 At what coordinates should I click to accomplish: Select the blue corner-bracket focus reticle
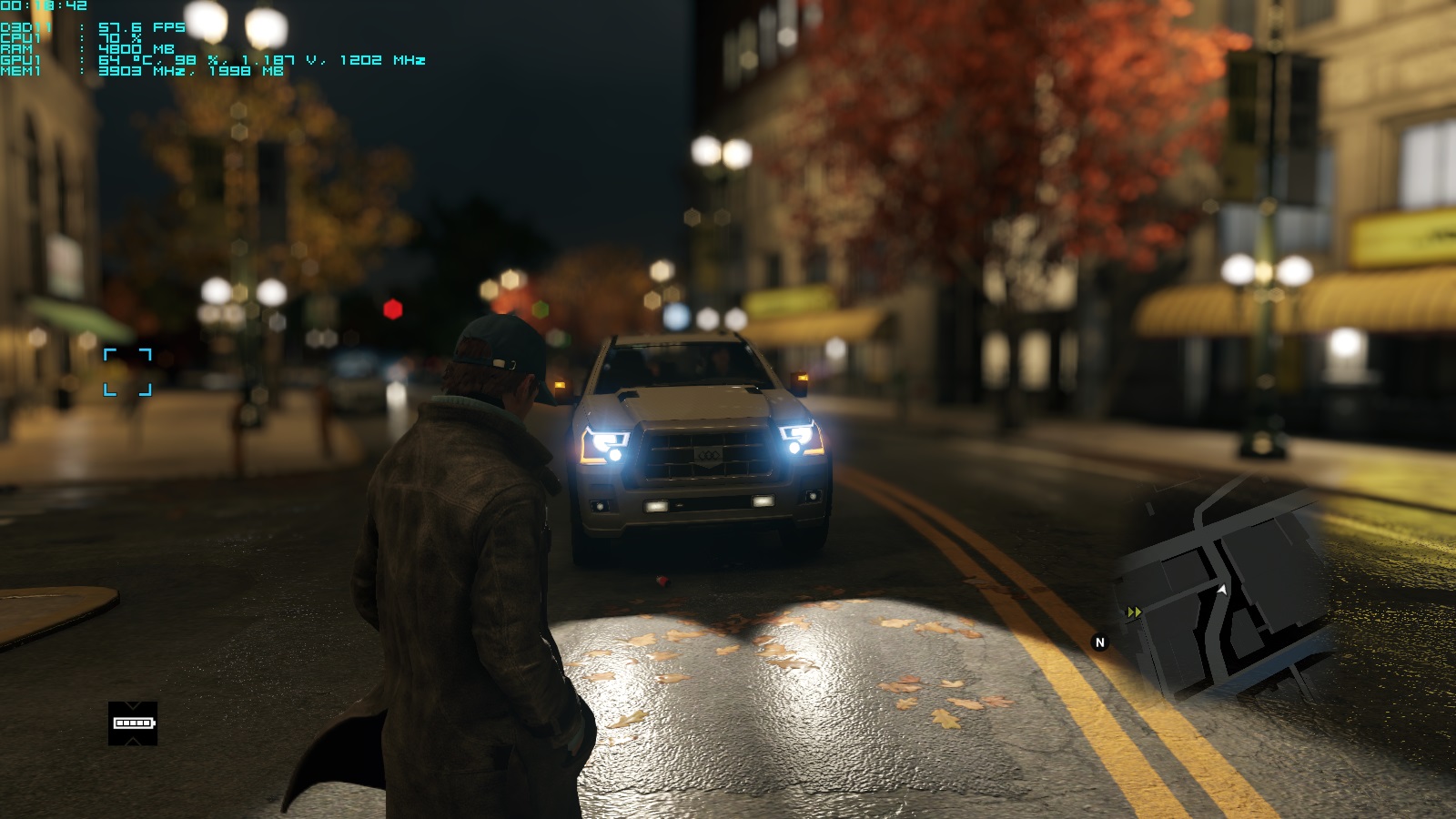(127, 371)
